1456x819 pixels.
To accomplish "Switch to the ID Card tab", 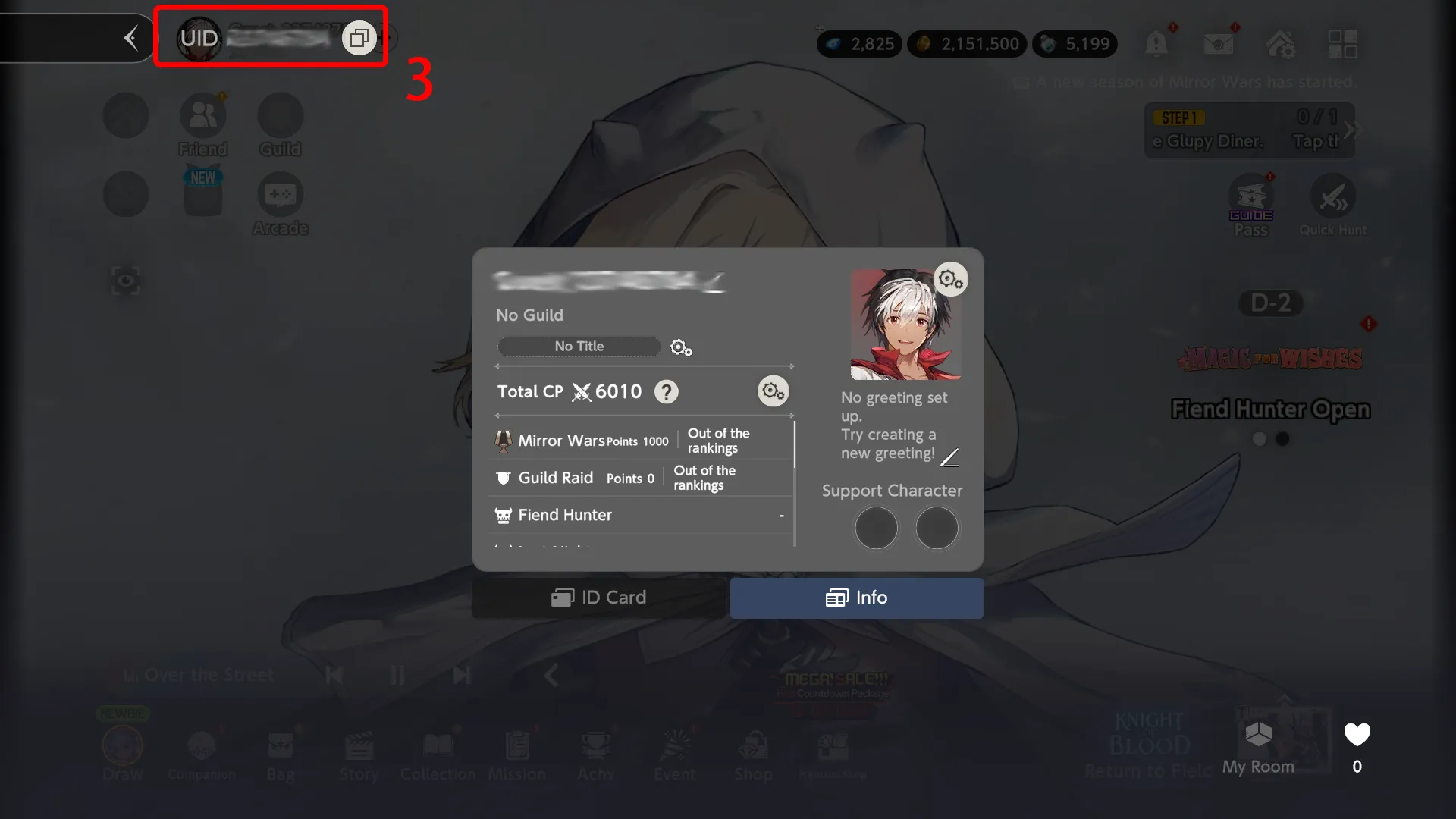I will click(599, 598).
